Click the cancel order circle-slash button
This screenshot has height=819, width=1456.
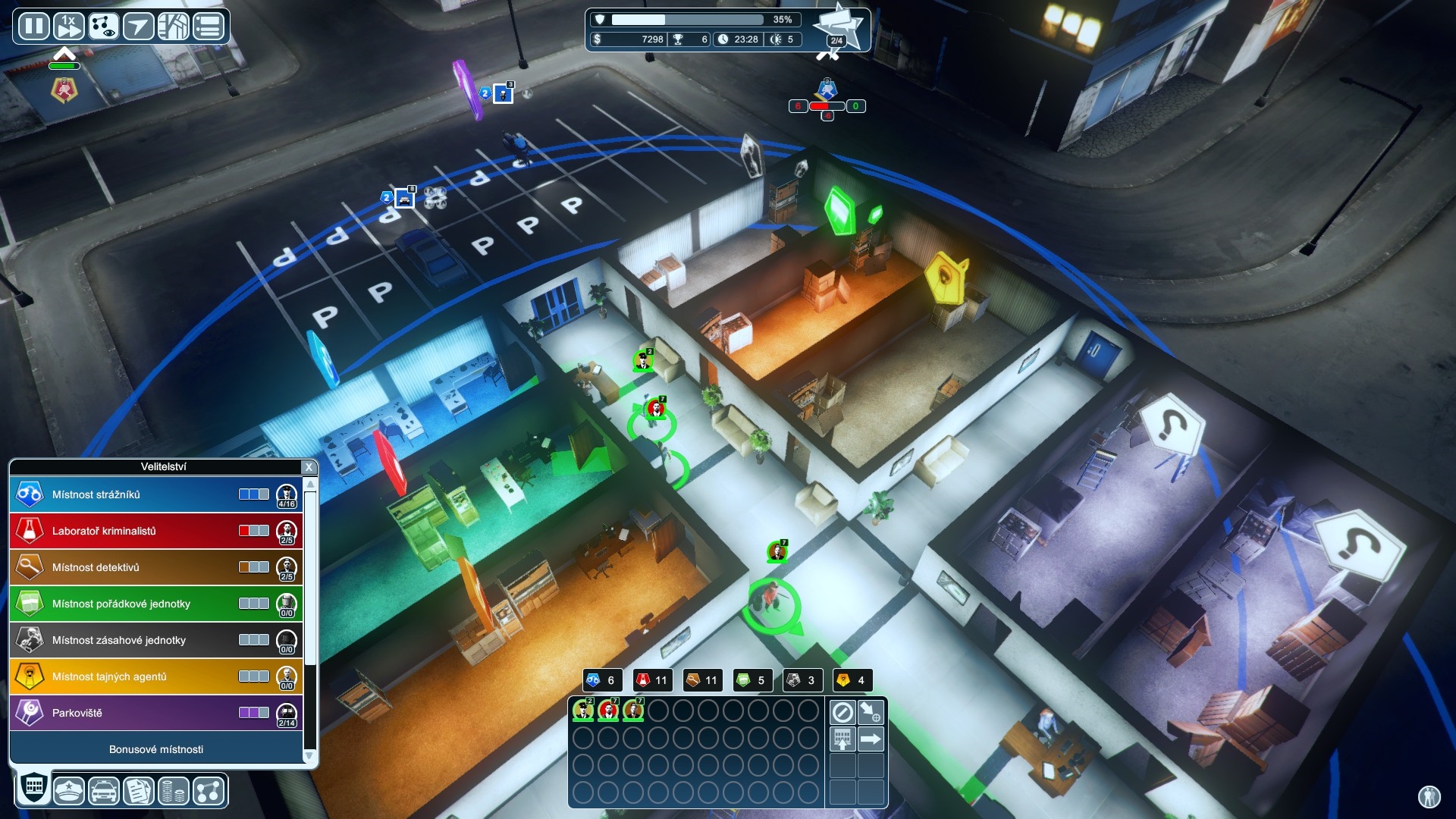843,712
